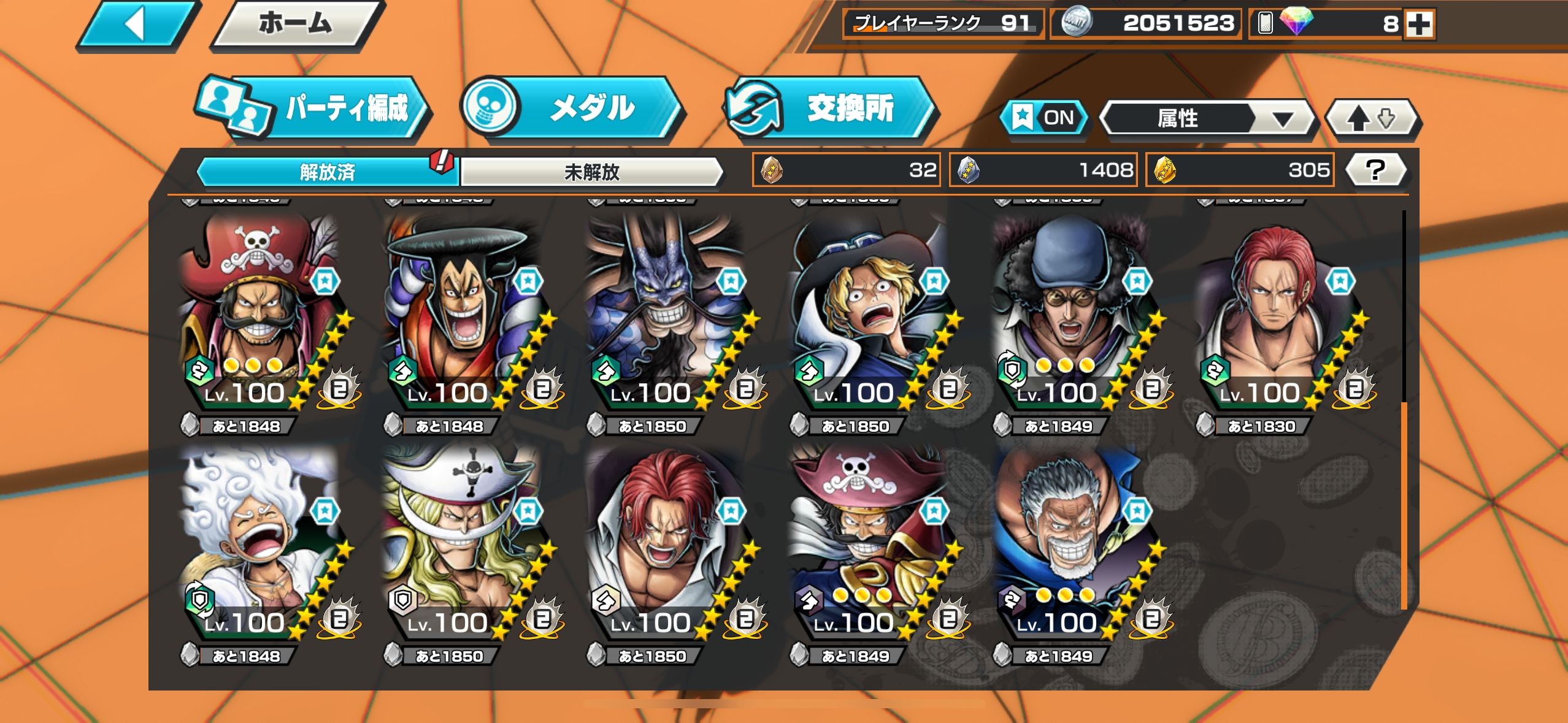
Task: Switch sort order with arrow button
Action: [1372, 118]
